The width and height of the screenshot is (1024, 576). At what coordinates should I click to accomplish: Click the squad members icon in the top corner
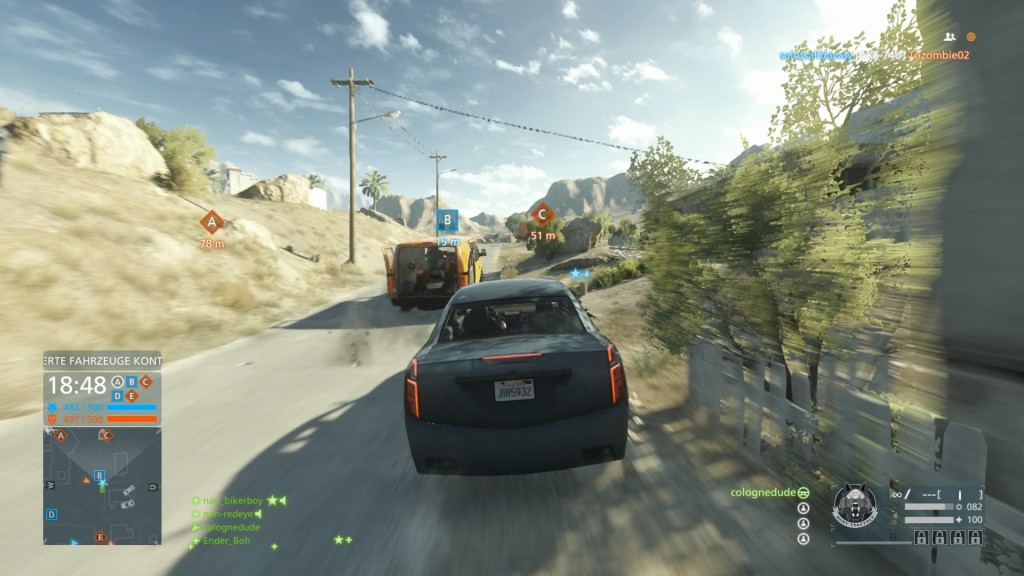[949, 36]
